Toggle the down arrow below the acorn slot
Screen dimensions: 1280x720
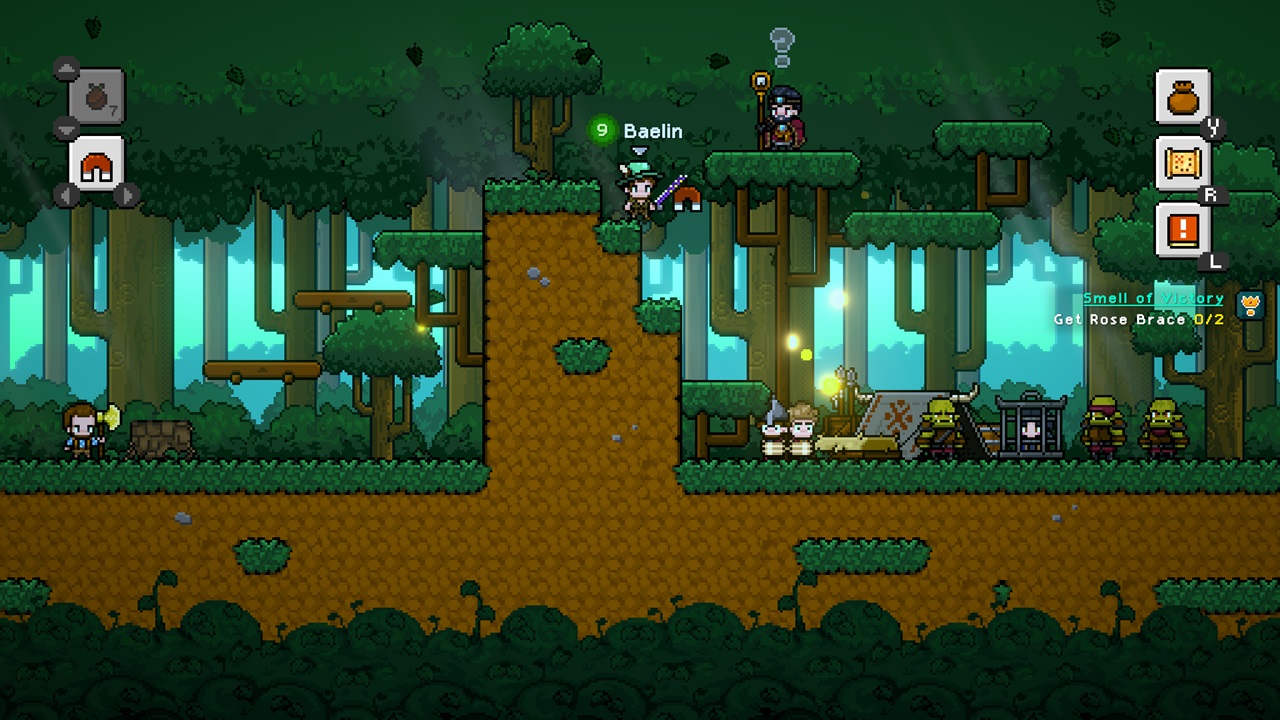(66, 128)
